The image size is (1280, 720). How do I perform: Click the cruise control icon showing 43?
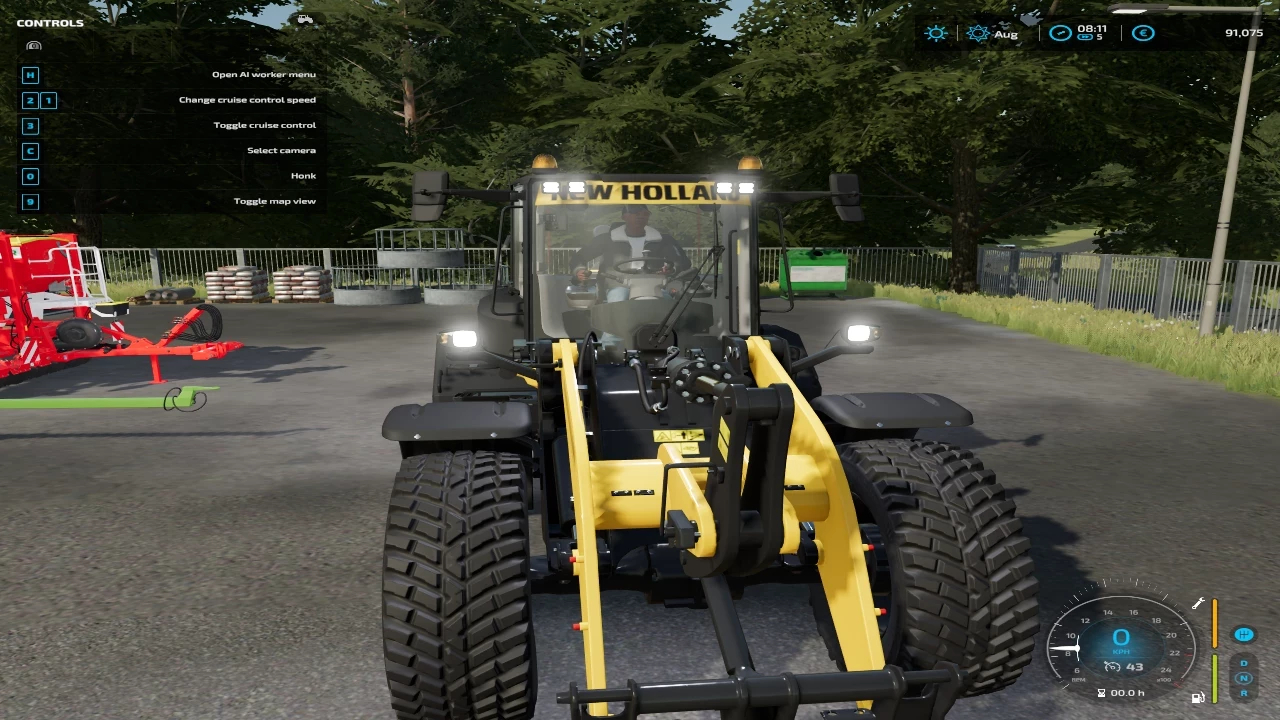(x=1122, y=667)
